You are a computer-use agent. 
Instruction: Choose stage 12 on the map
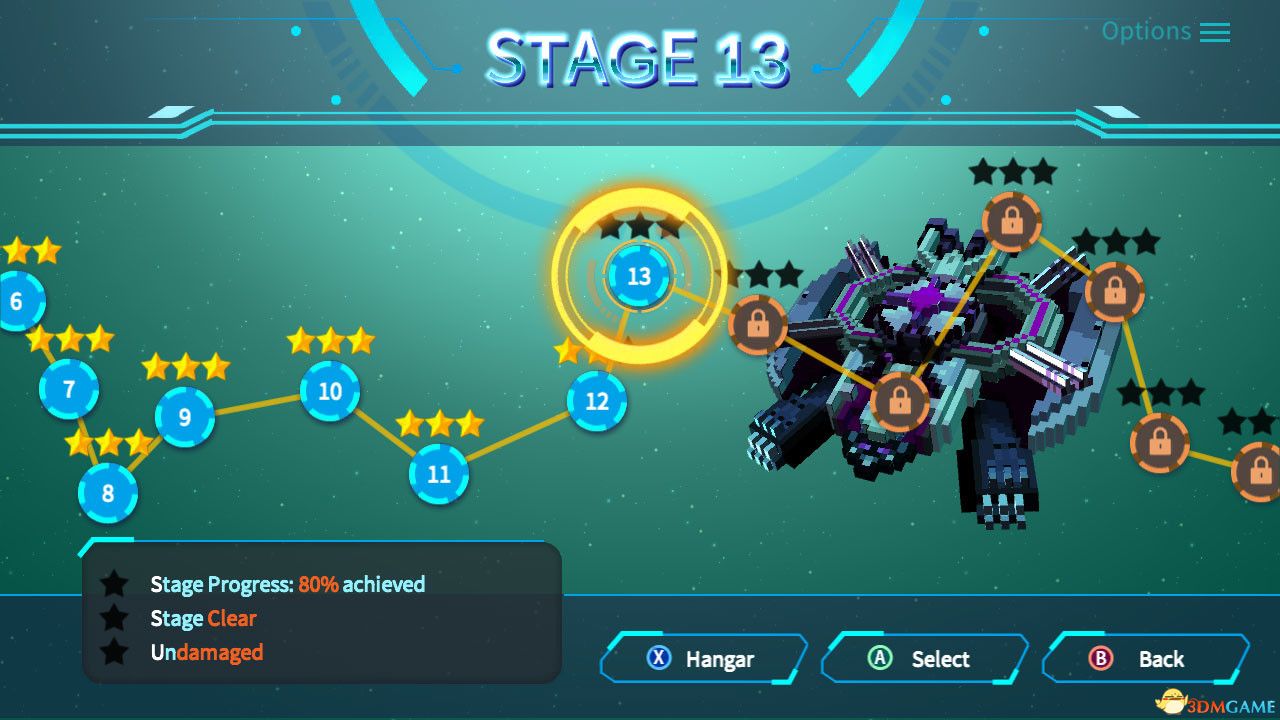tap(597, 401)
